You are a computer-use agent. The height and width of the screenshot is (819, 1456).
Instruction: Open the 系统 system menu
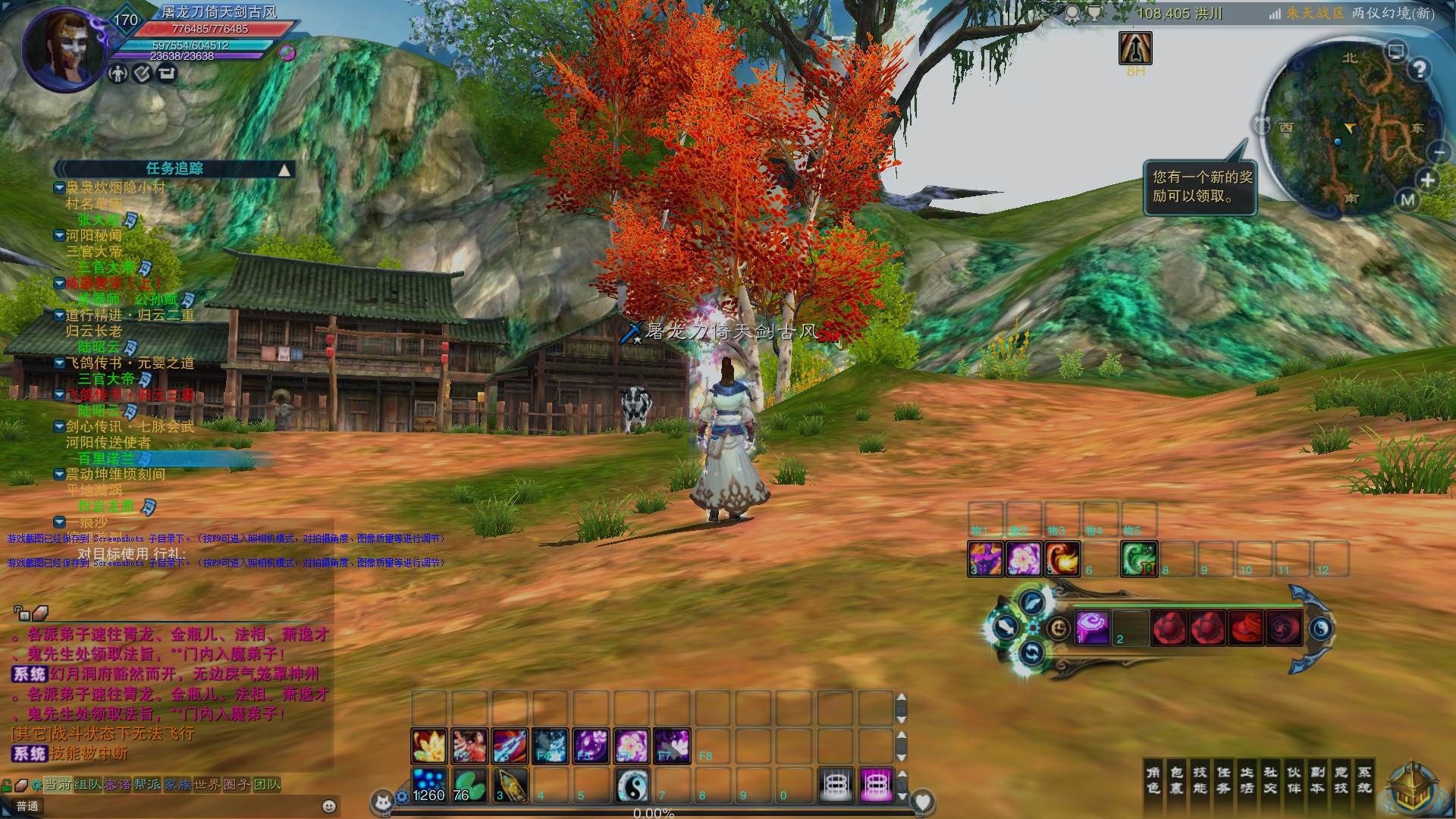pos(1365,780)
